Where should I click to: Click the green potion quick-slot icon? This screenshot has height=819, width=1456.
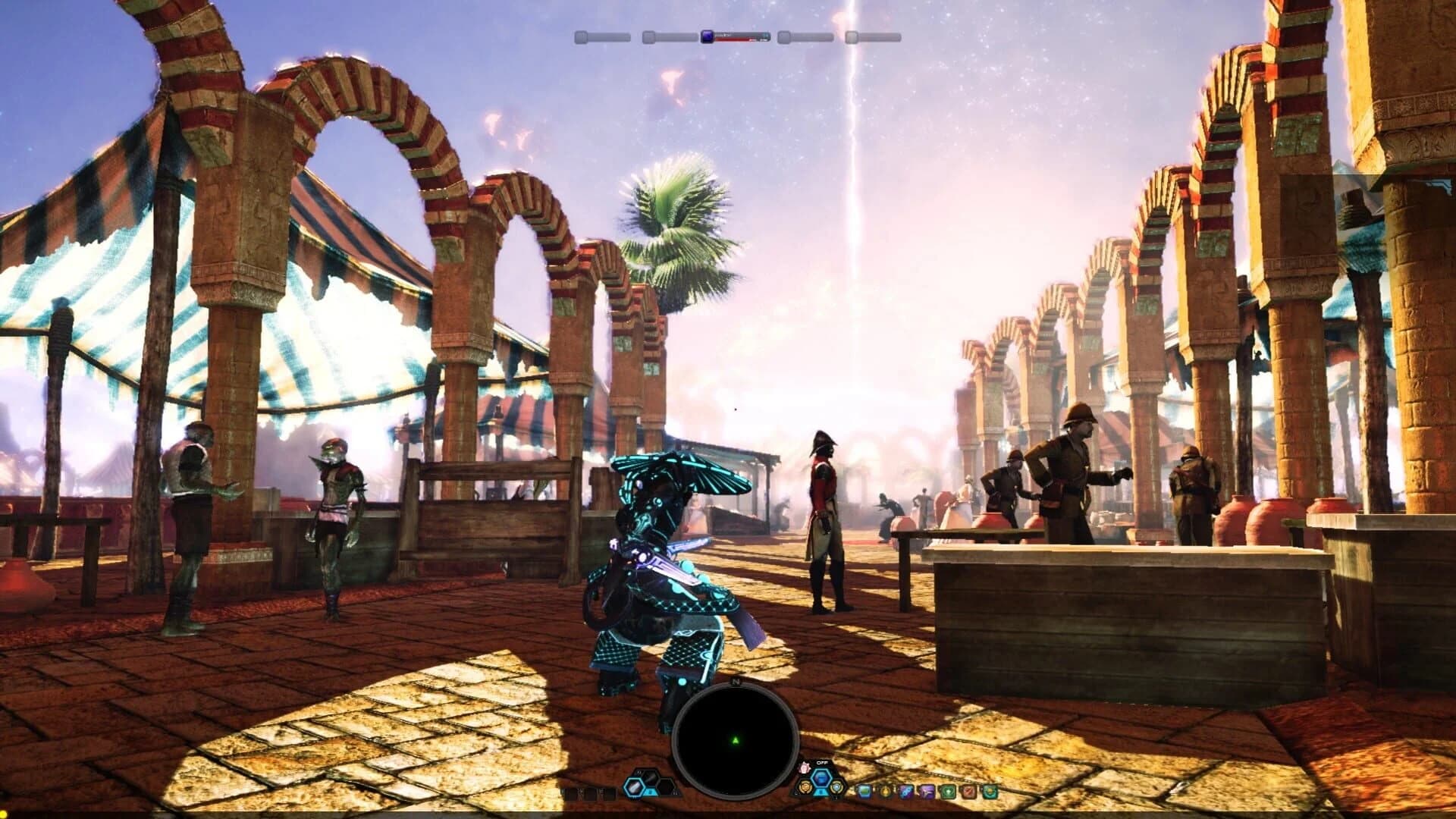pyautogui.click(x=864, y=792)
